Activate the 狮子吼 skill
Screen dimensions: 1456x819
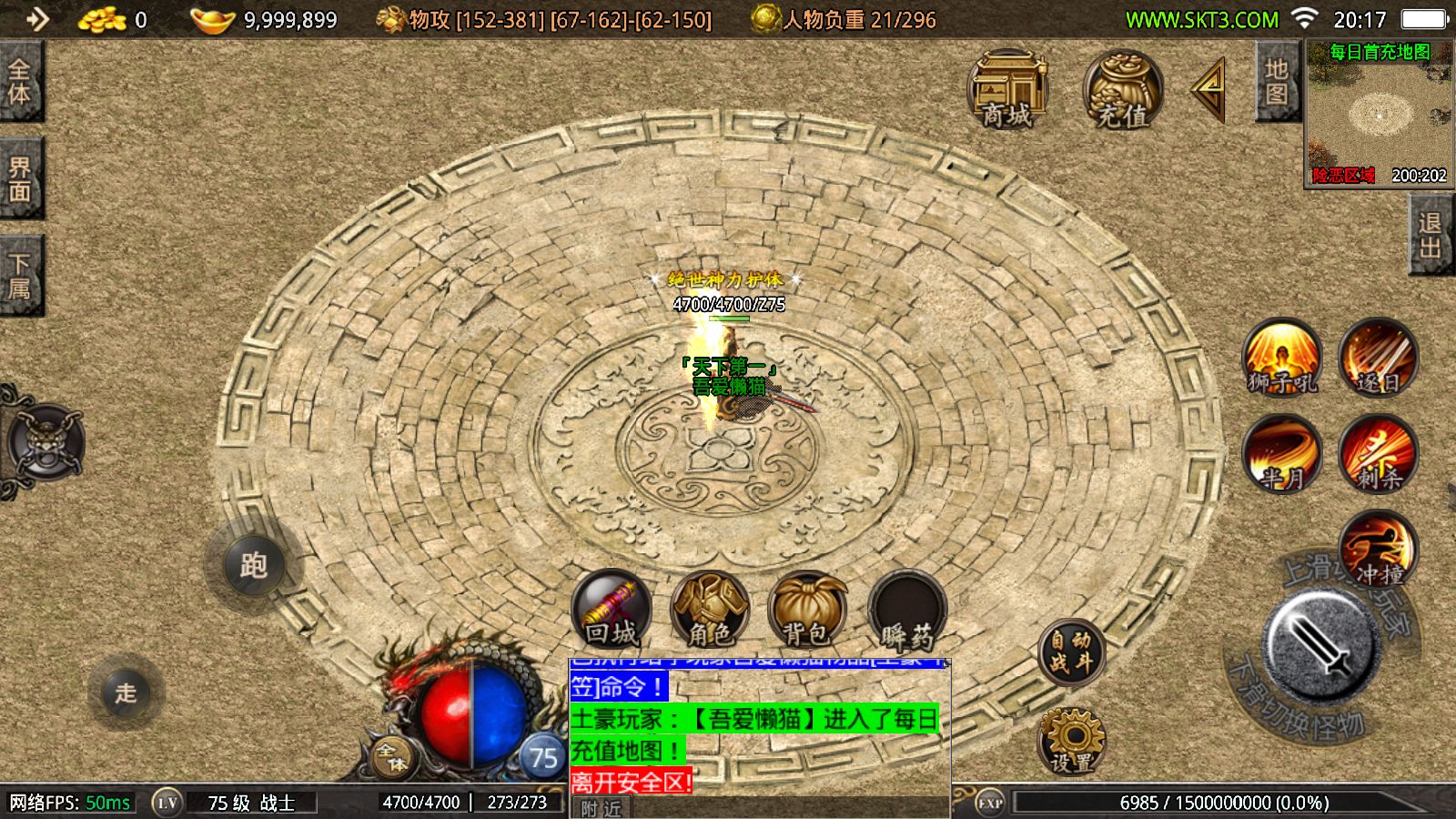click(1282, 358)
